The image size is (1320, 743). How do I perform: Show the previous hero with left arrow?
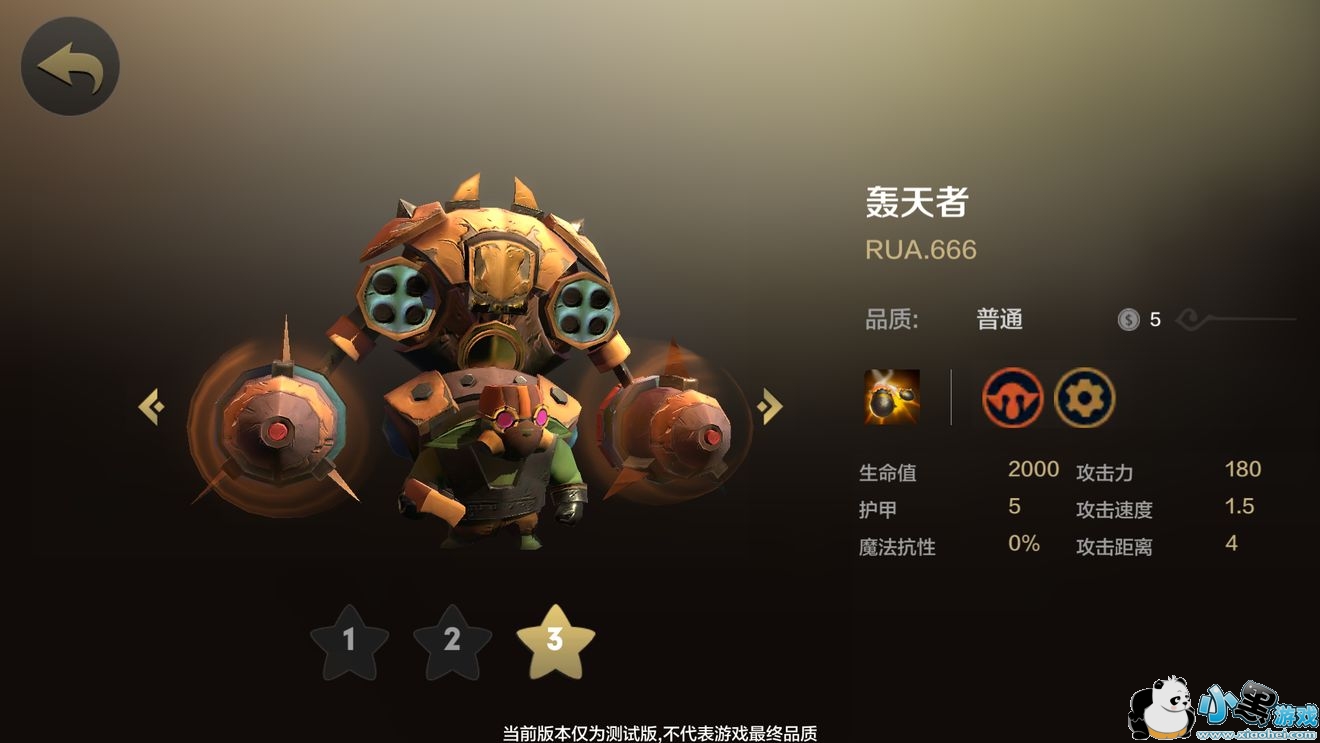coord(151,406)
